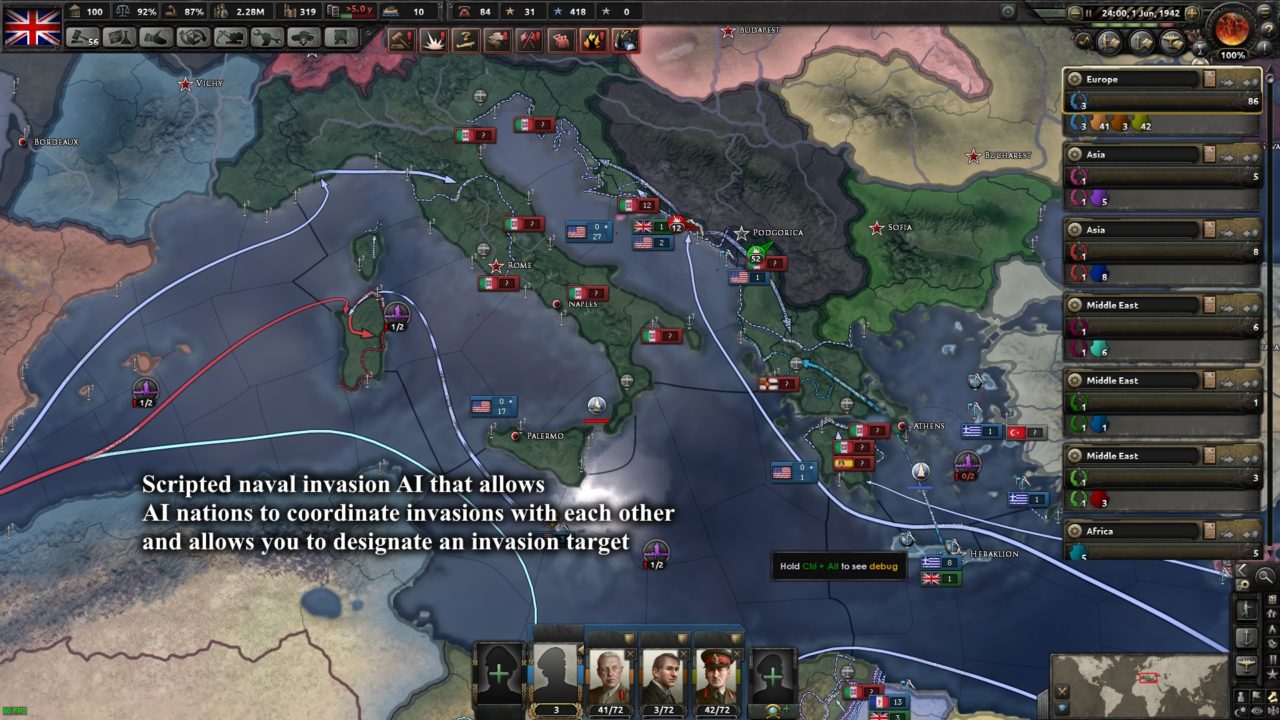1280x720 pixels.
Task: Toggle naval map mode
Action: 1247,636
